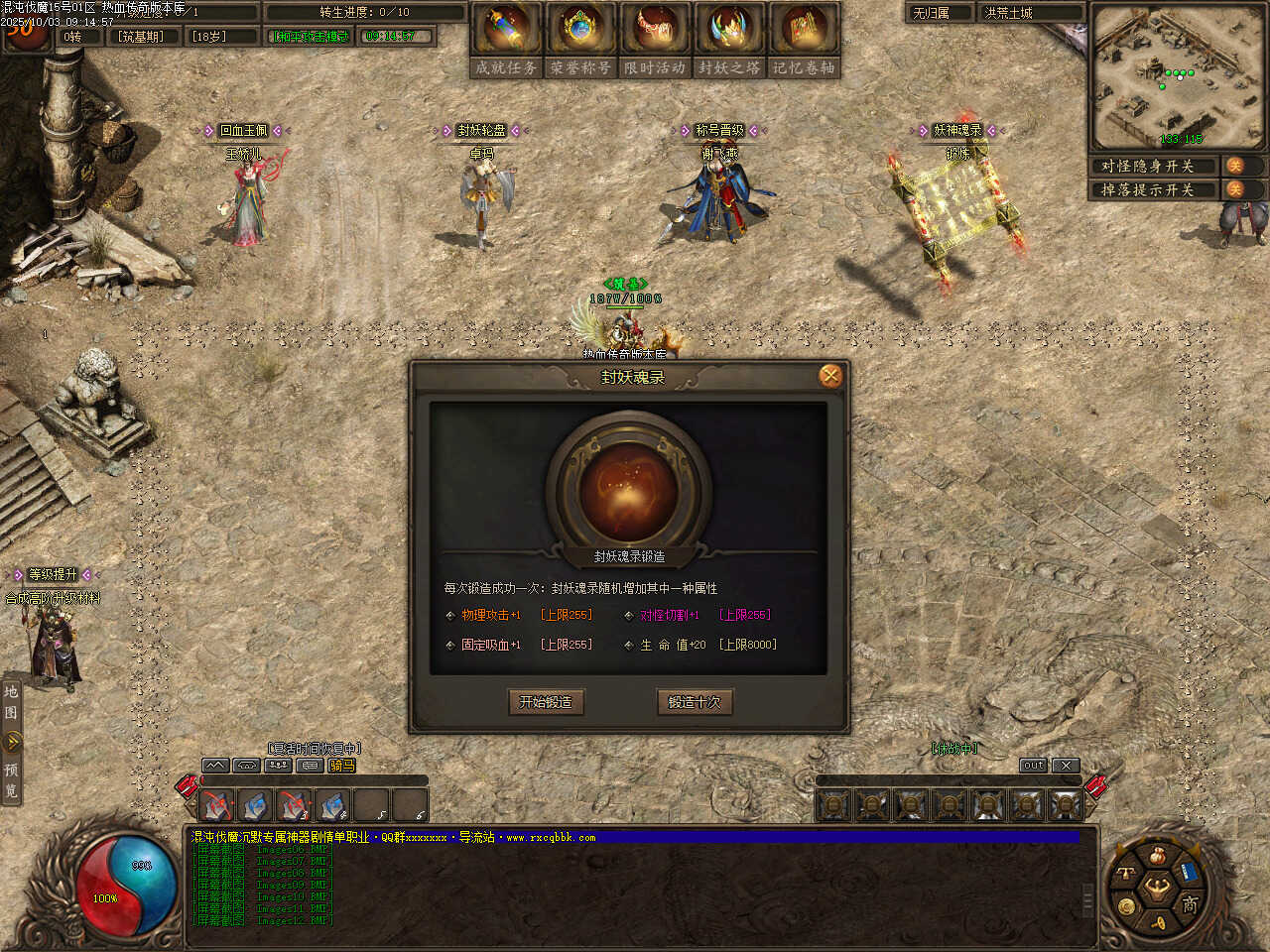This screenshot has width=1270, height=952.
Task: Open the 商 shop button
Action: coord(1190,903)
